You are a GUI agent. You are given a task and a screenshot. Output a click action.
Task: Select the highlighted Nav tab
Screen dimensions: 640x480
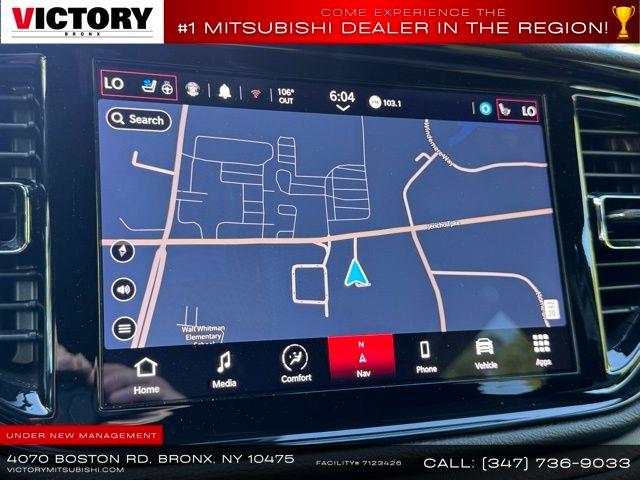click(361, 359)
